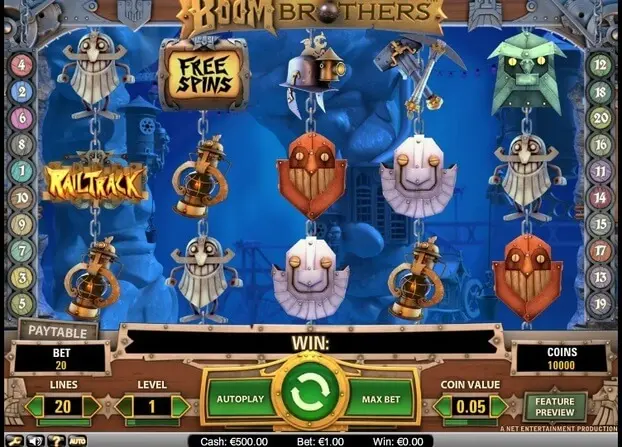Lower the bet Level

click(x=125, y=407)
